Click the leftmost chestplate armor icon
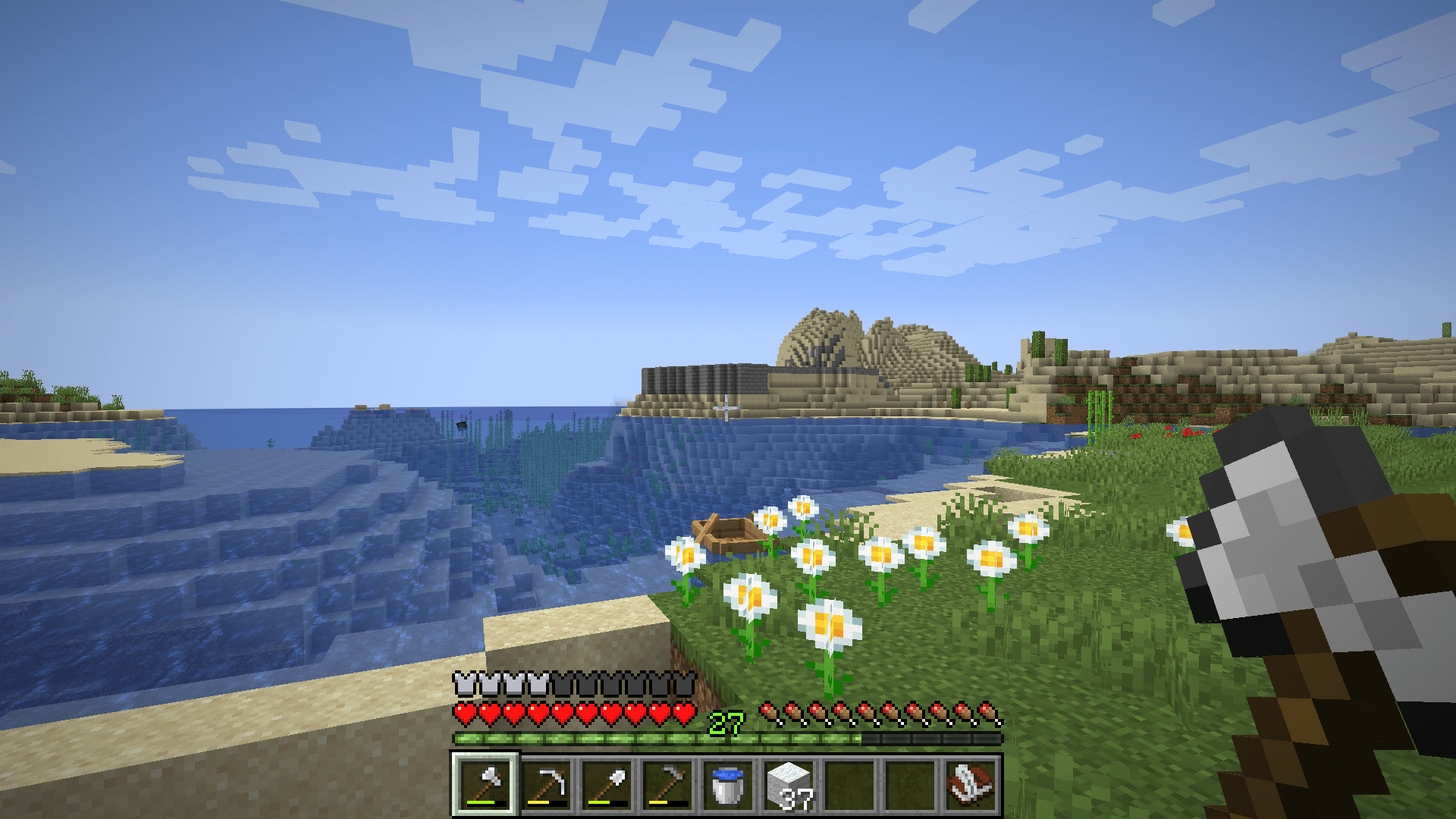 (463, 683)
